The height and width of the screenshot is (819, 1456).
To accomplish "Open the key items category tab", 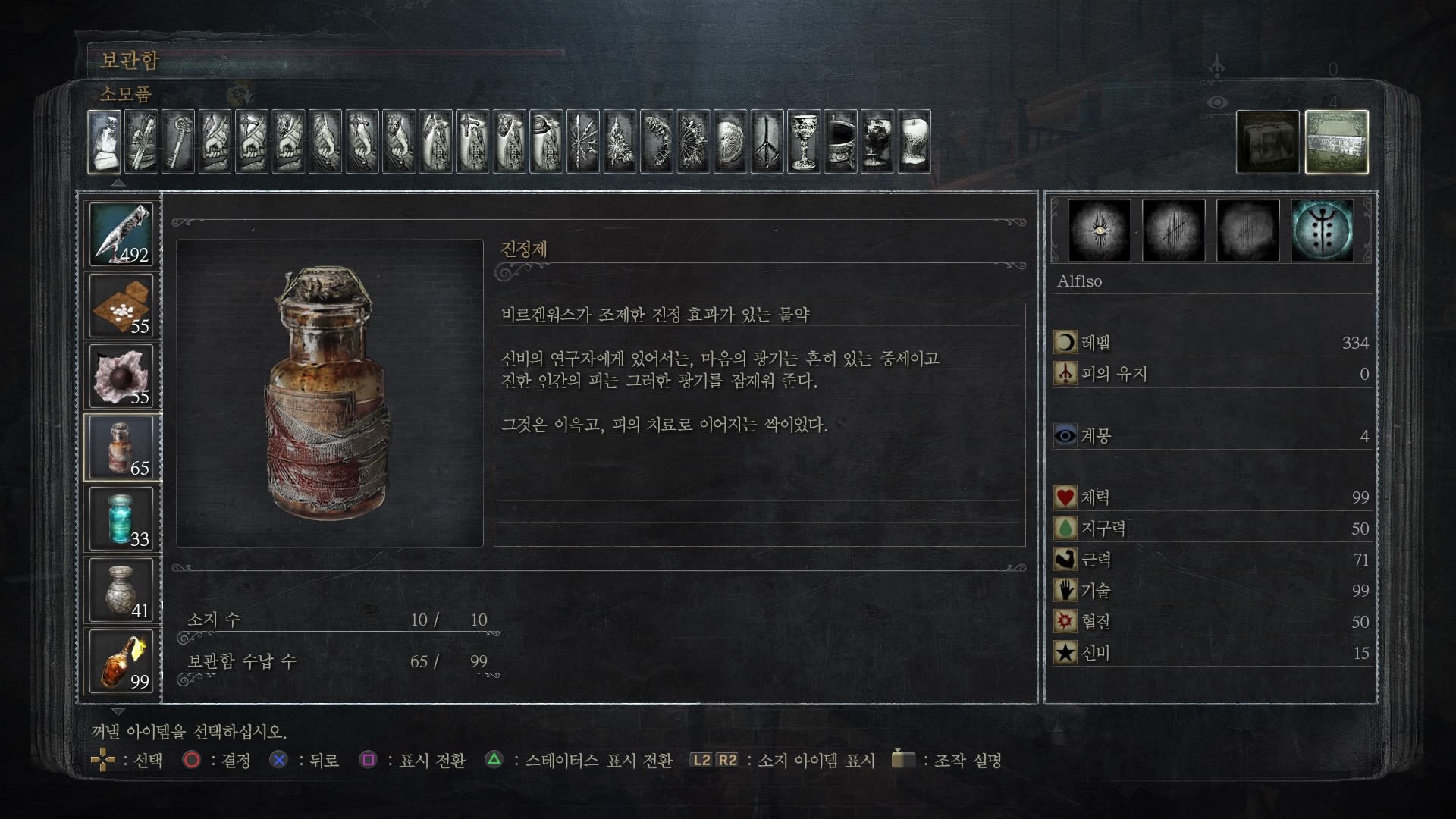I will coord(178,142).
